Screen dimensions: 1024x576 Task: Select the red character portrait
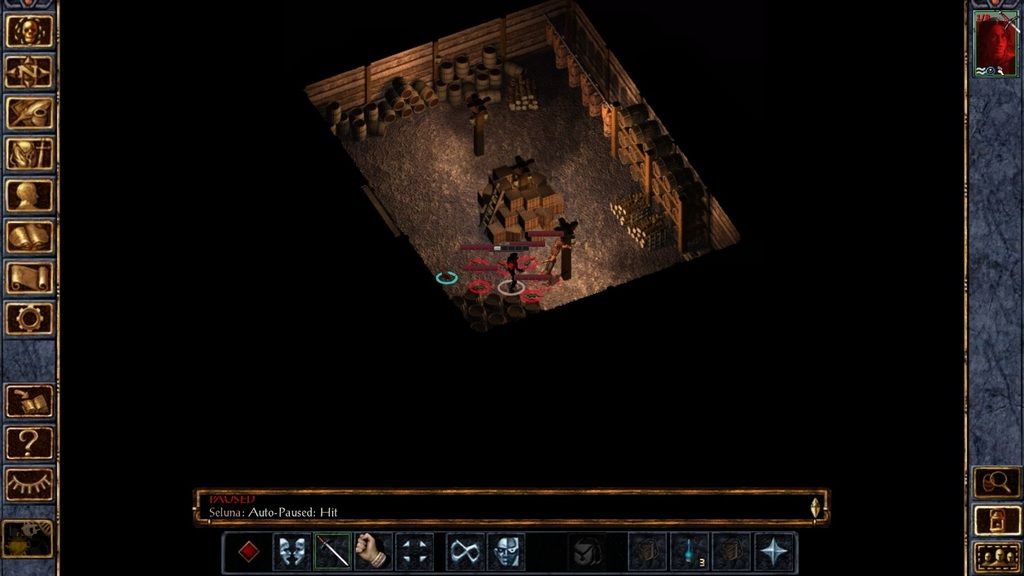coord(995,43)
